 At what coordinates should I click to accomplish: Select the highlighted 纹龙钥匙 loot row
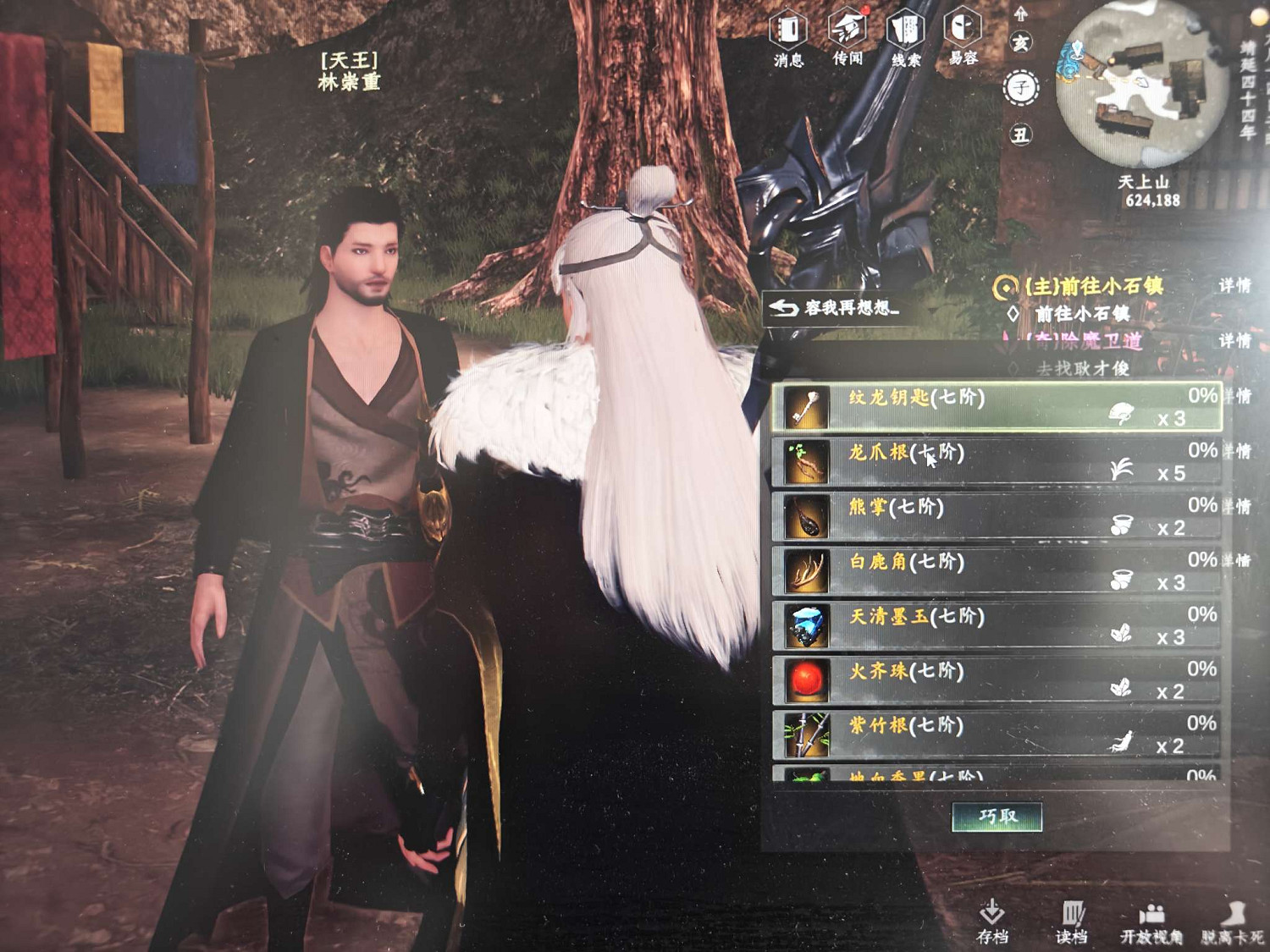click(x=974, y=406)
